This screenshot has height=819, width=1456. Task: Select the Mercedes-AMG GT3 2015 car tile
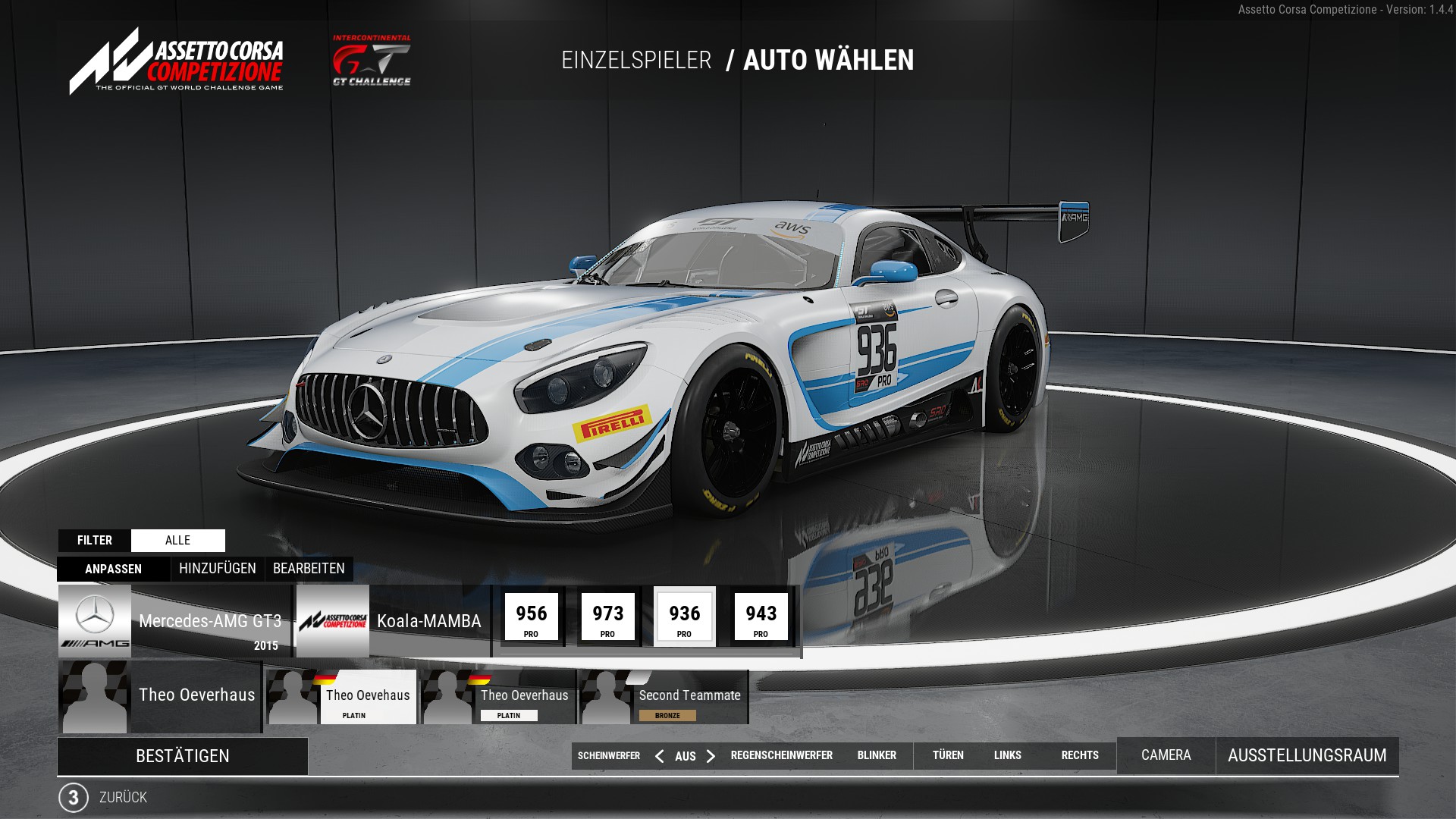[174, 621]
